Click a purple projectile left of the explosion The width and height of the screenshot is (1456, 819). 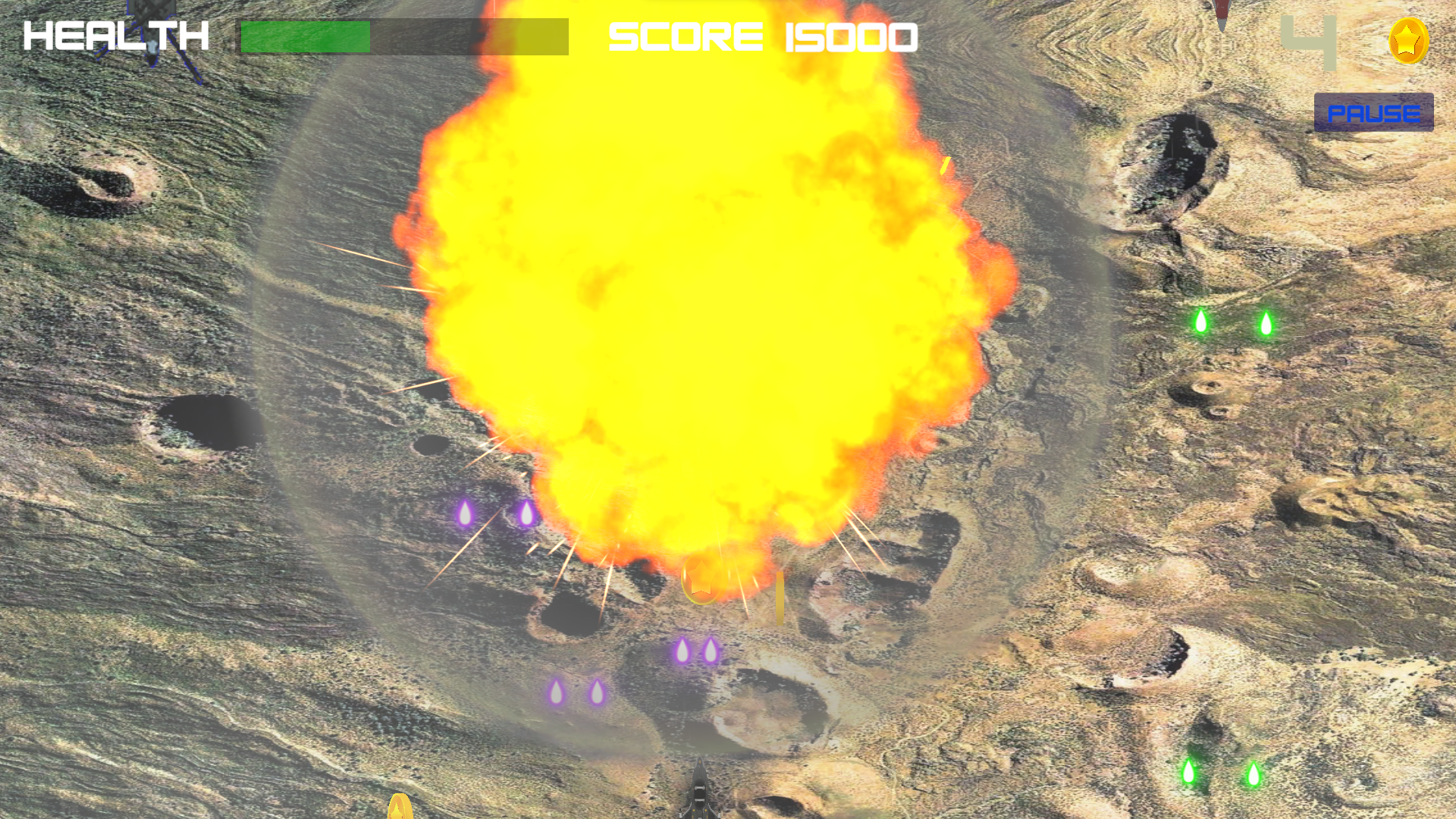(466, 513)
